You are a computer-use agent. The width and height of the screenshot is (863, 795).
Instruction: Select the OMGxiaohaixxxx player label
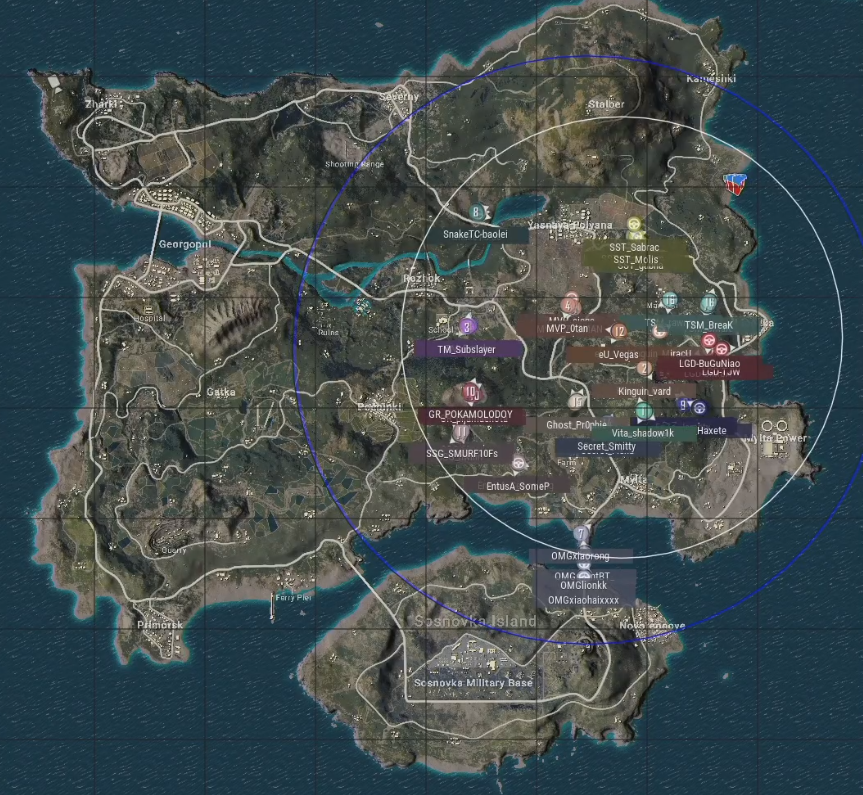pyautogui.click(x=584, y=600)
